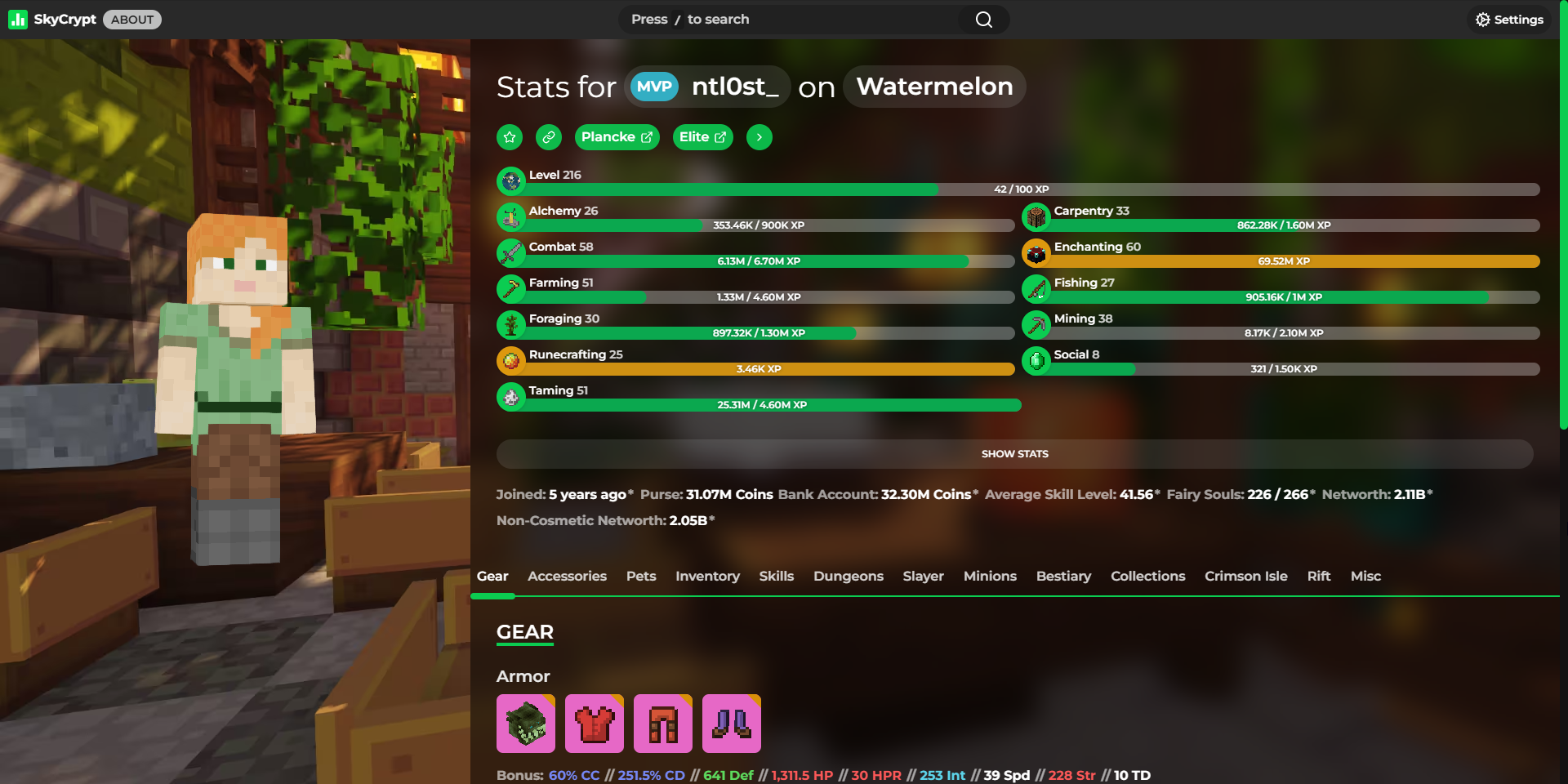
Task: Favorite the player with the star button
Action: click(x=509, y=136)
